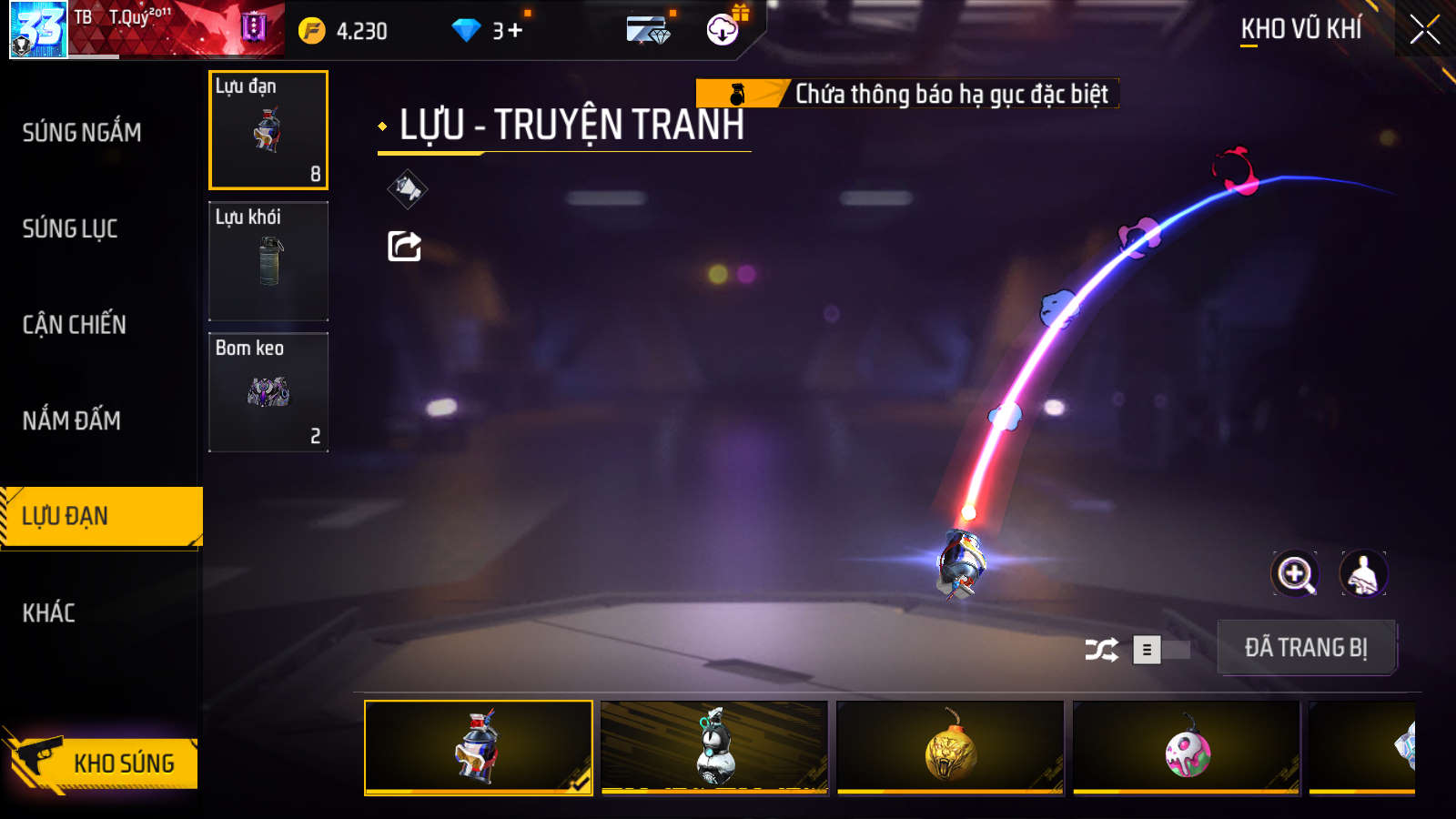Click the share icon below the title

point(405,246)
